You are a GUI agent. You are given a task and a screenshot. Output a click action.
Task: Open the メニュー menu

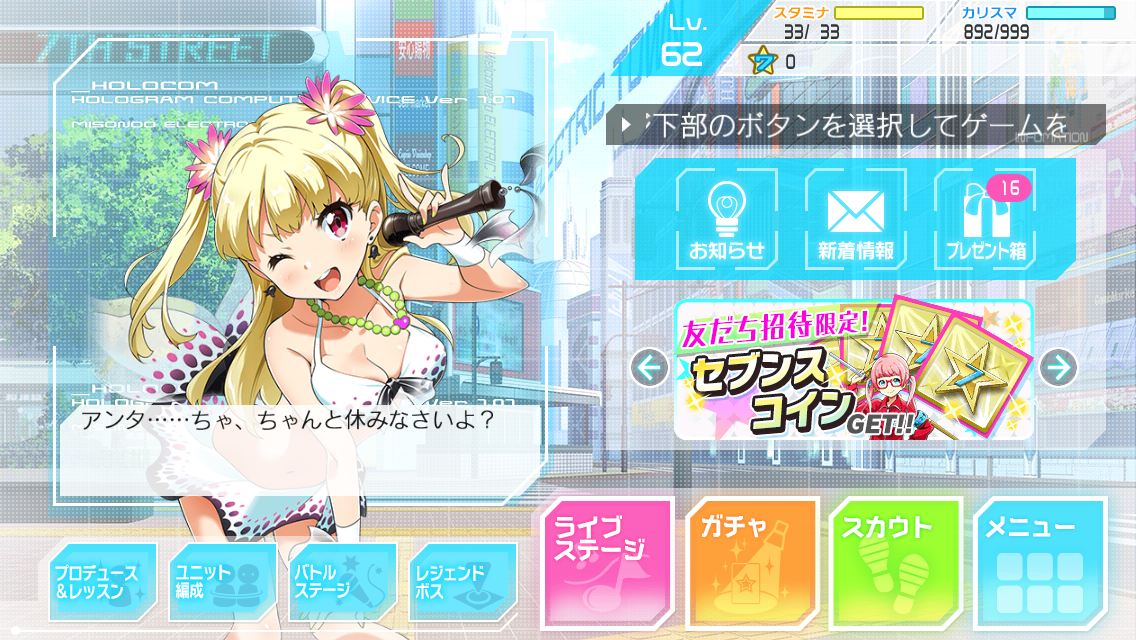[x=1040, y=564]
